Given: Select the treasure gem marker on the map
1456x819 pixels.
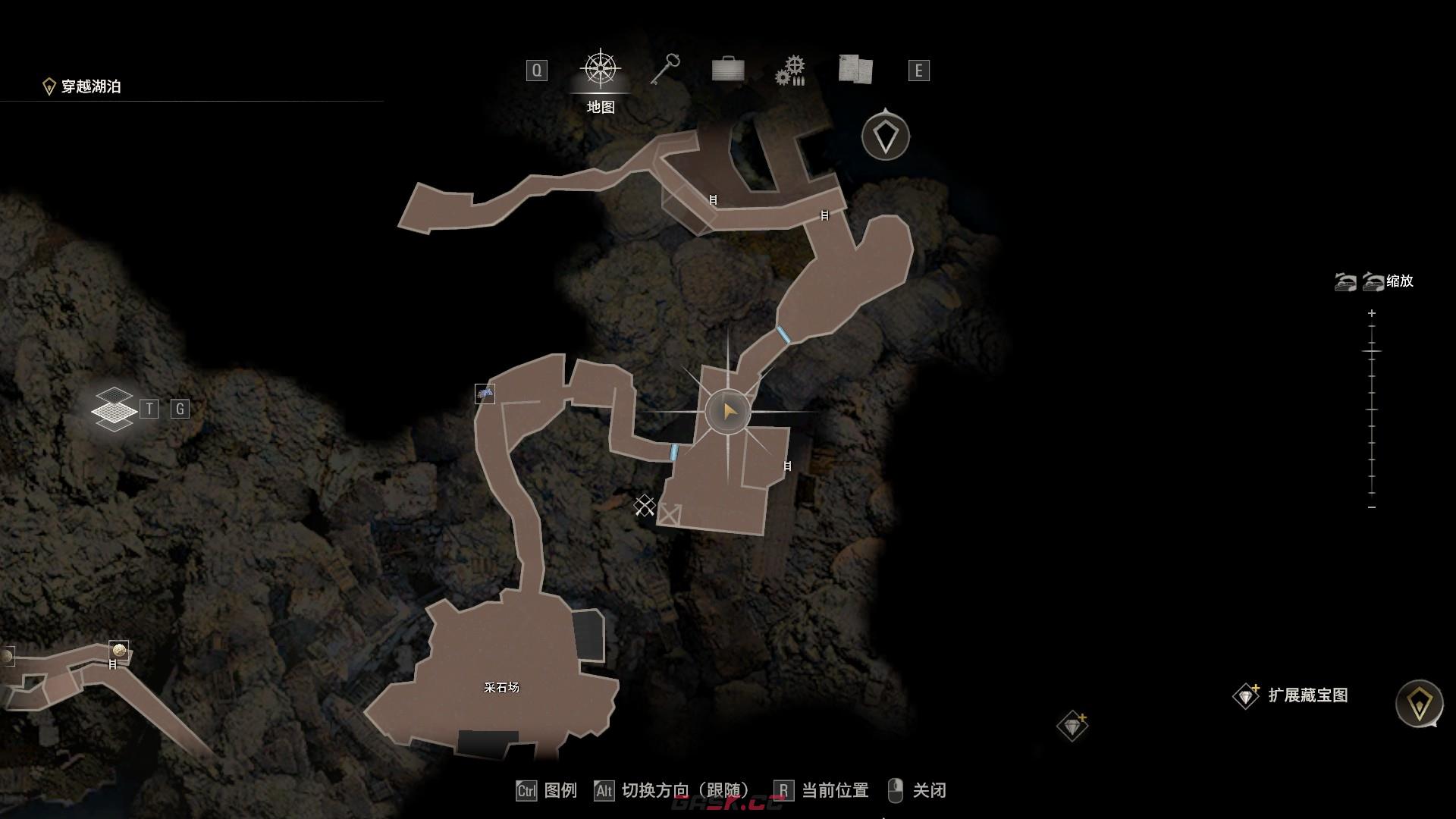Looking at the screenshot, I should (x=1072, y=726).
